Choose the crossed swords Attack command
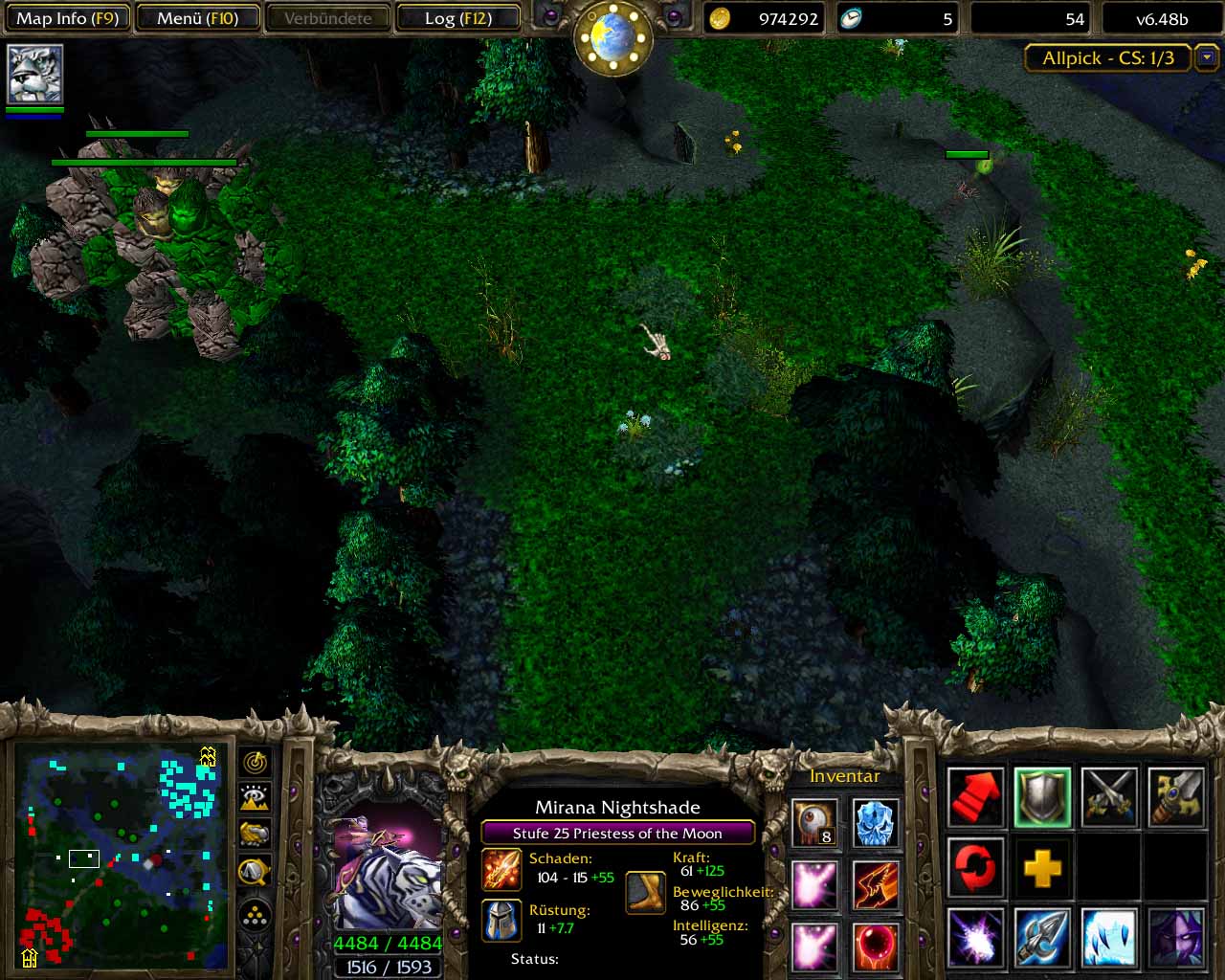This screenshot has height=980, width=1225. click(x=1109, y=796)
